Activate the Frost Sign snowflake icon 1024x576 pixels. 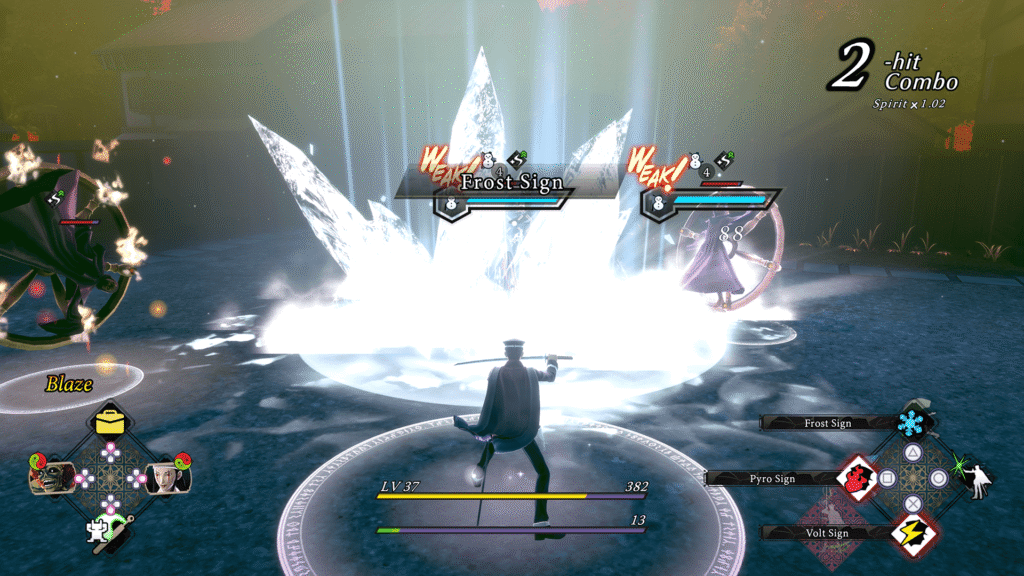(911, 424)
